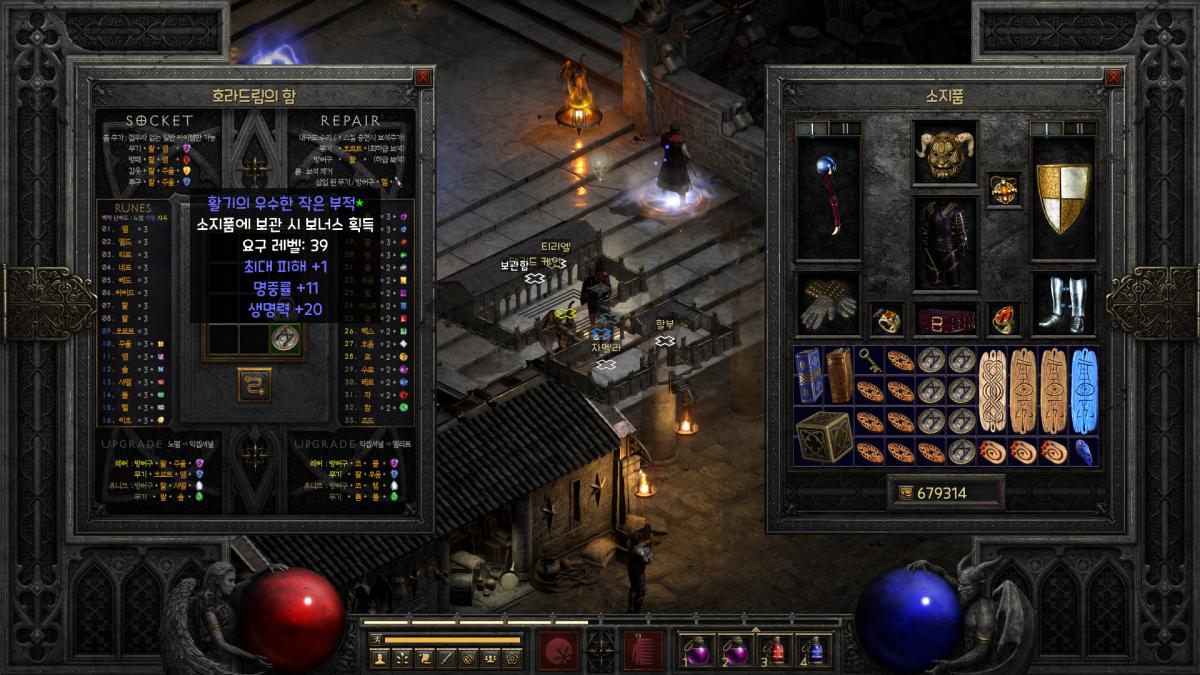
Task: Select the equipped gold and white shield
Action: click(x=1062, y=196)
